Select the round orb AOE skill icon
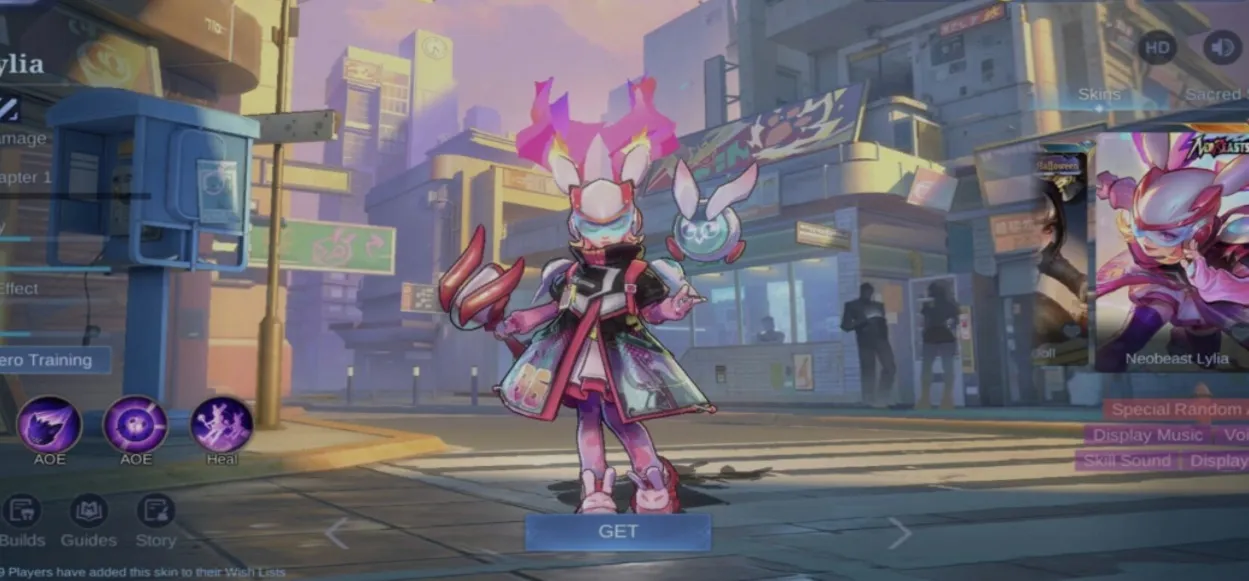The image size is (1249, 581). 136,424
